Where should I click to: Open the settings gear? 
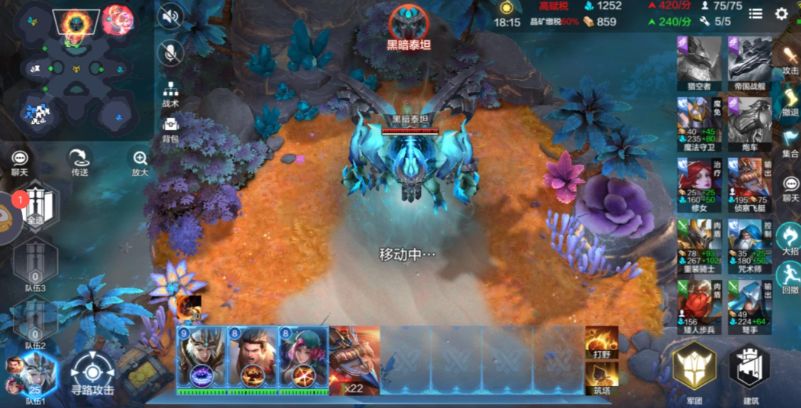782,14
